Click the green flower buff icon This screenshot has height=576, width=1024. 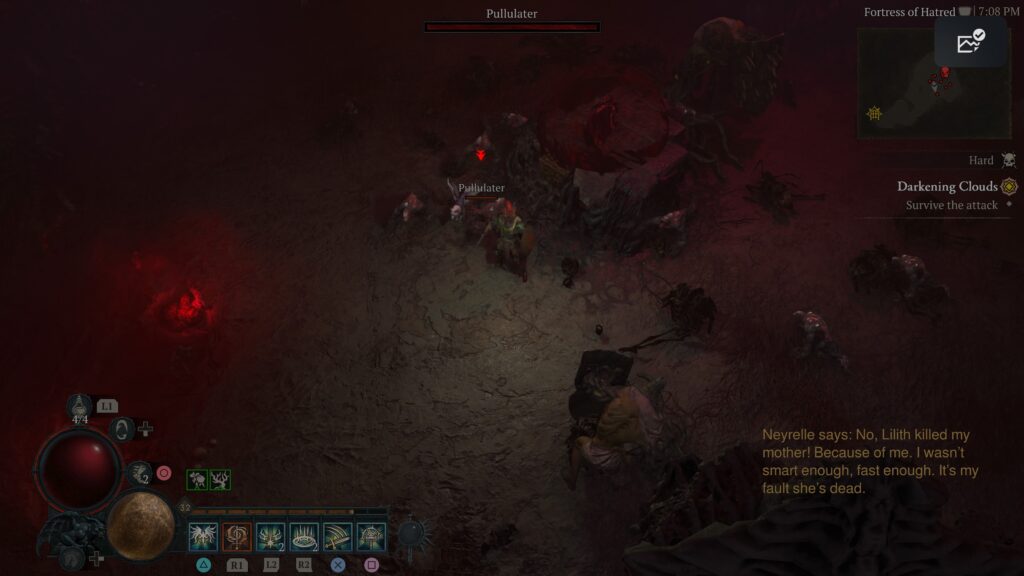(198, 480)
